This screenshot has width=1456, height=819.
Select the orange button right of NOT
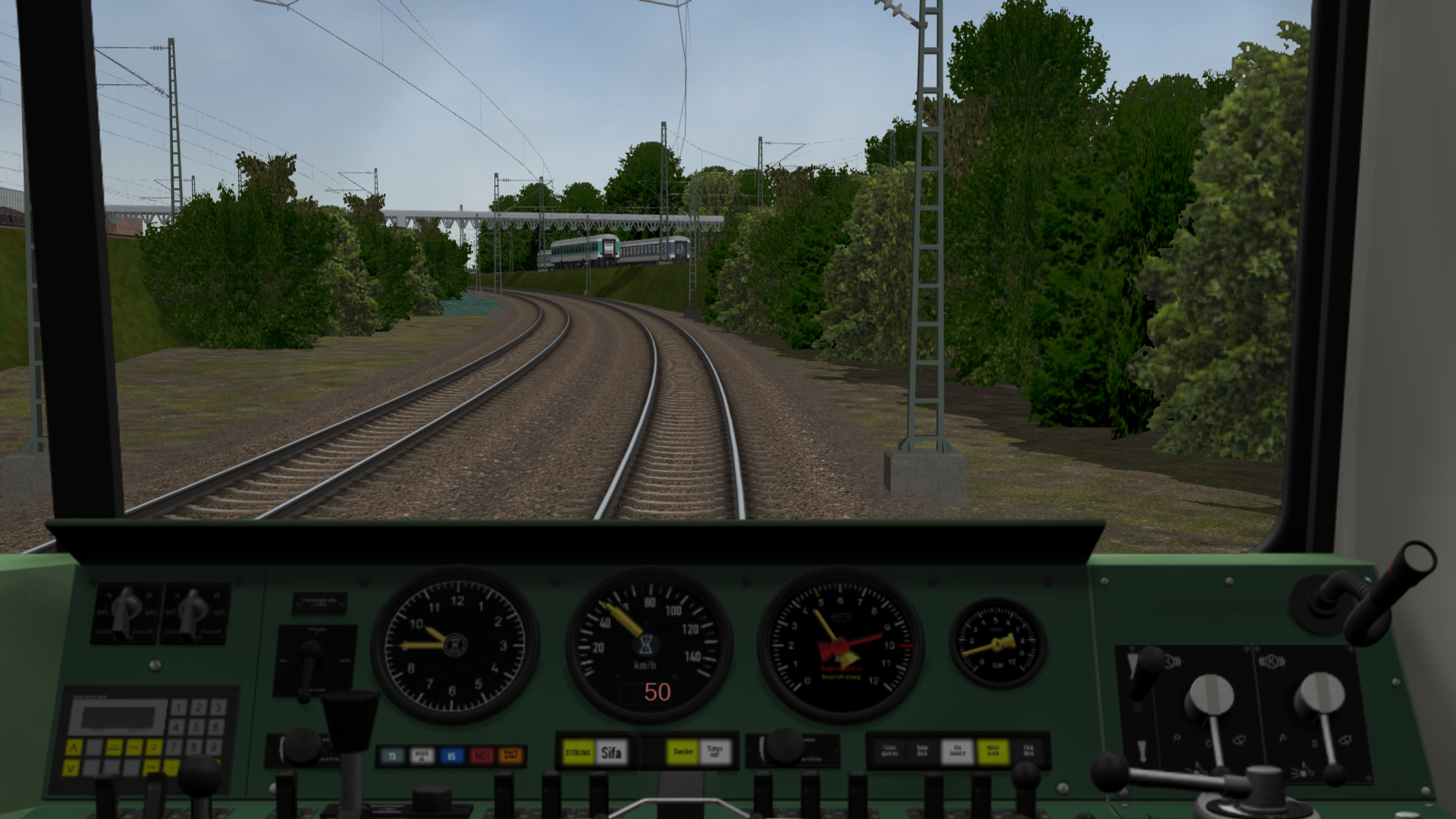point(511,755)
